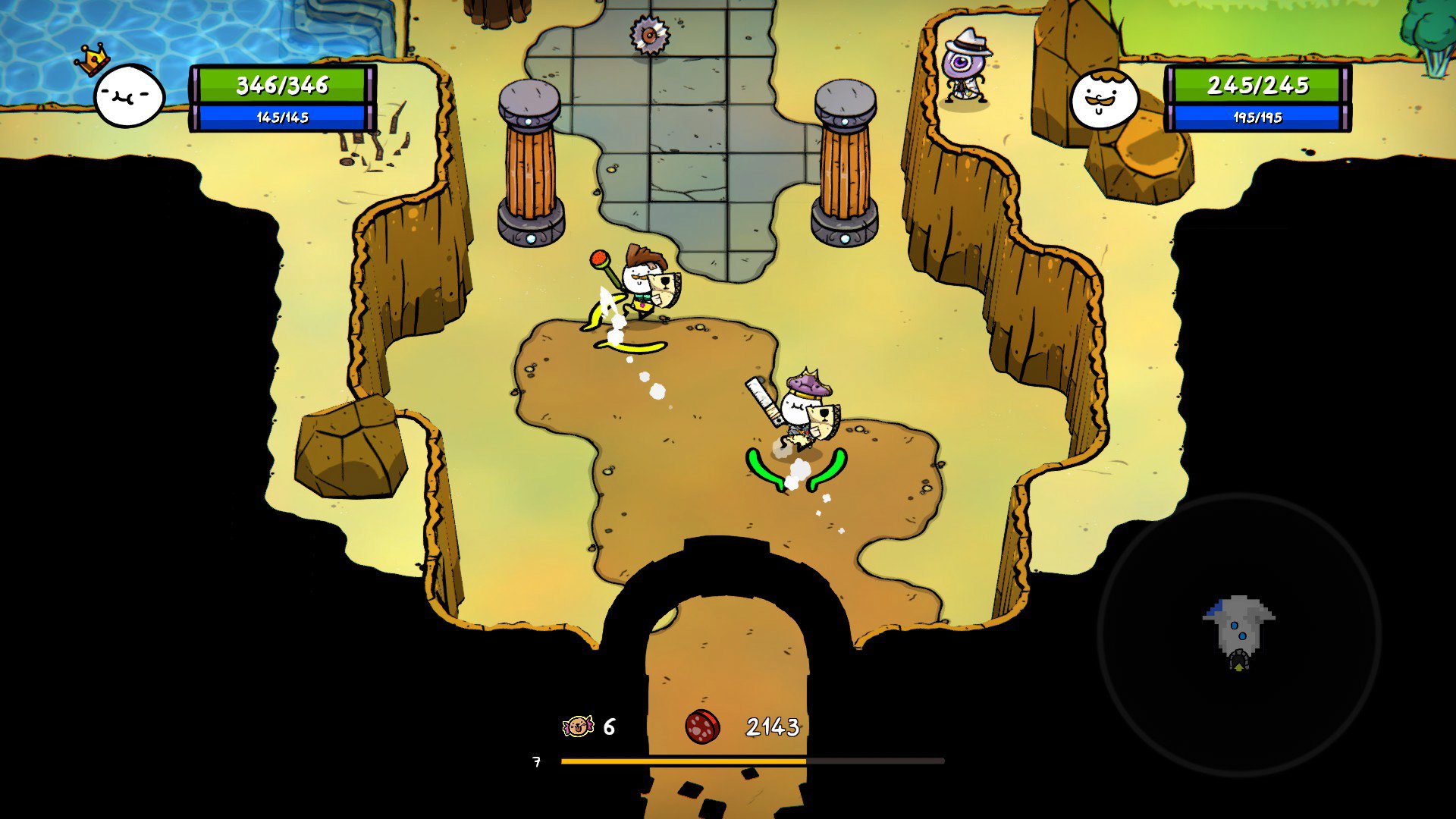Select the crowned player one portrait

tap(129, 96)
